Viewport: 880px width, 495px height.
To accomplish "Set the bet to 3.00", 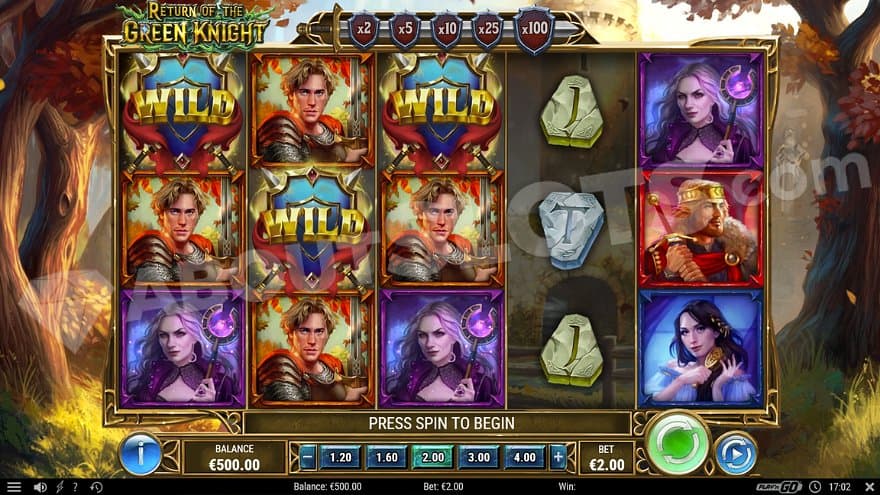I will click(479, 457).
